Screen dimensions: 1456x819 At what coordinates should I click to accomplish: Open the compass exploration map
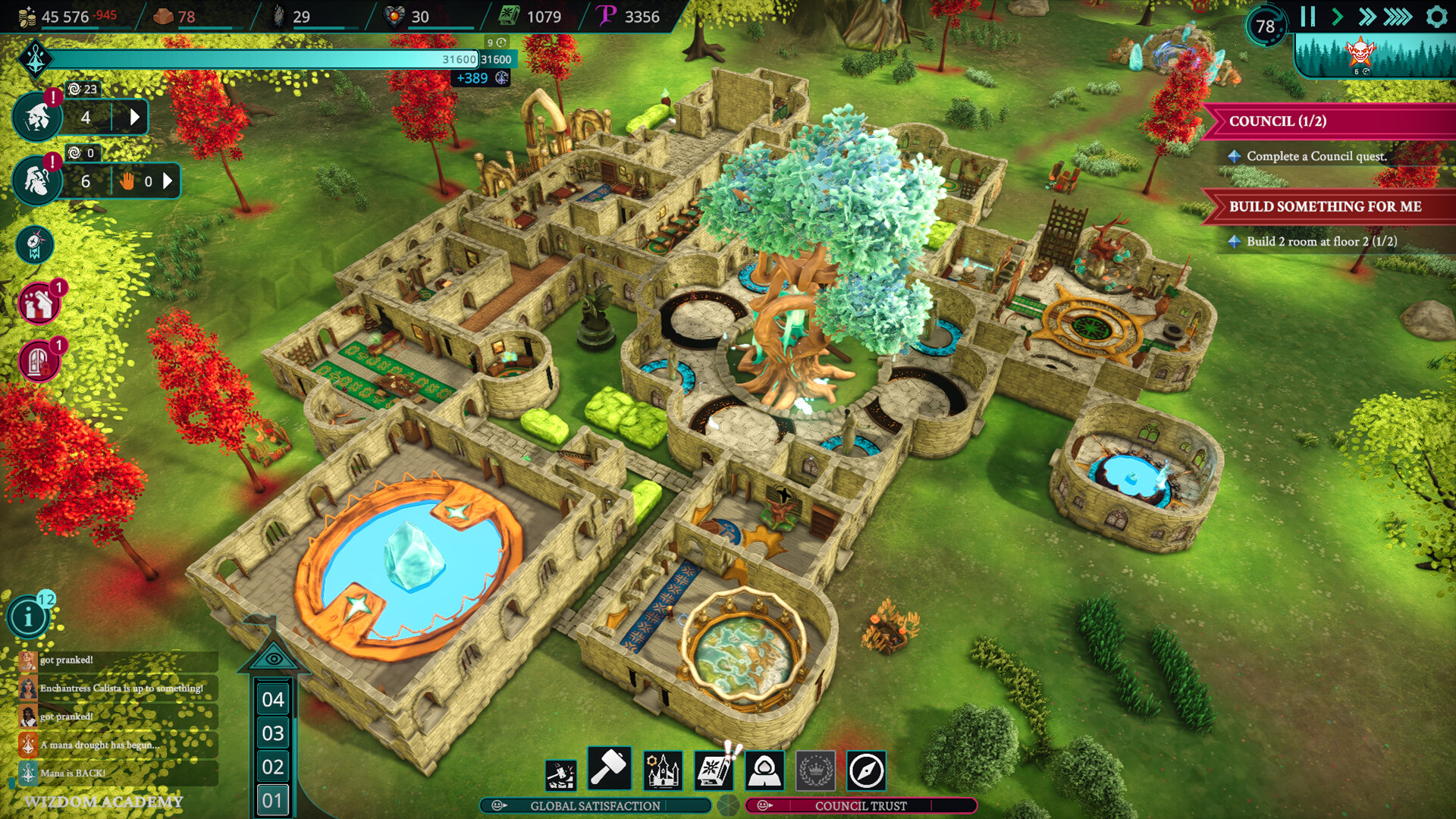click(866, 771)
